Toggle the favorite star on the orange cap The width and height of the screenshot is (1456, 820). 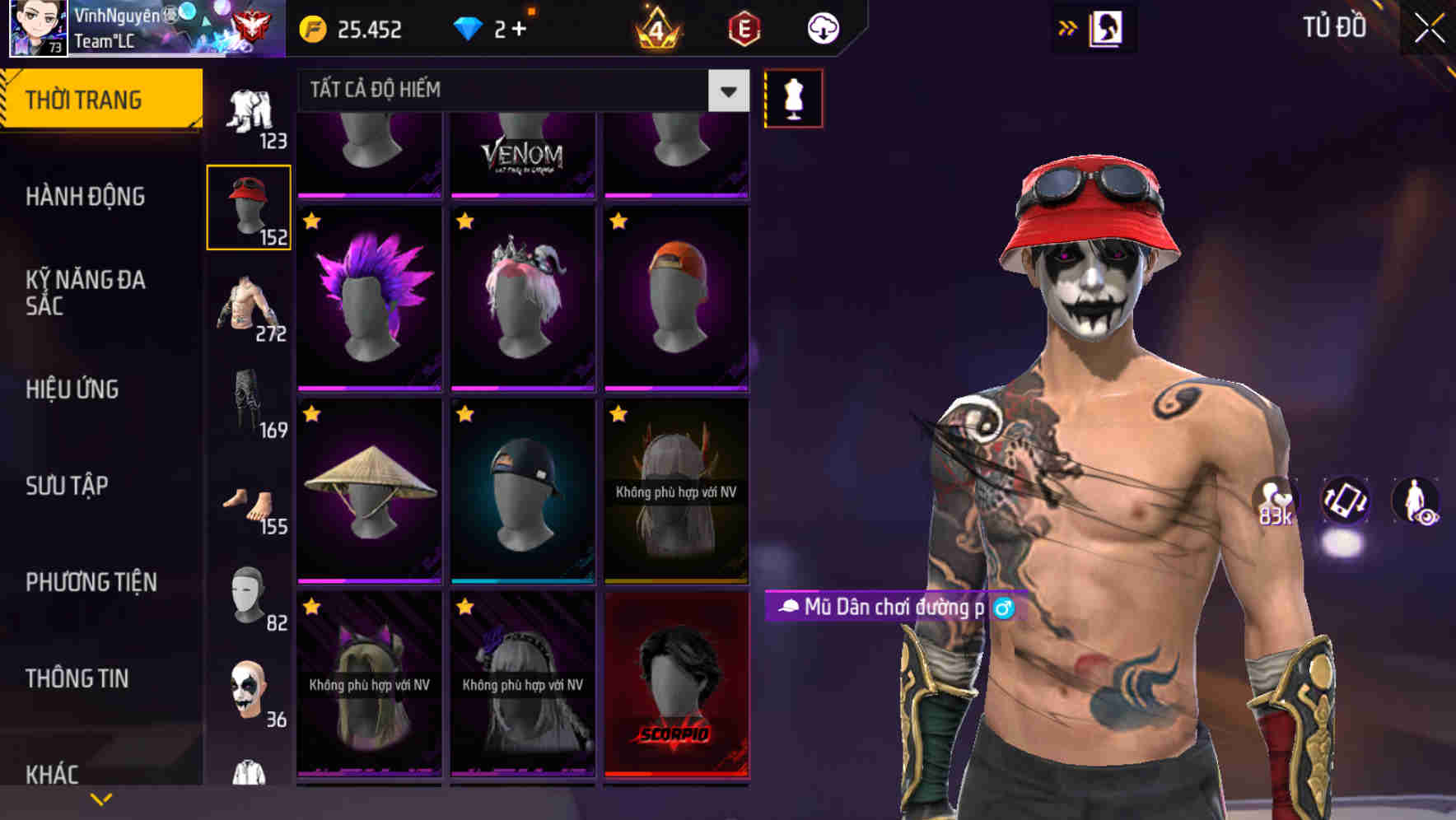[x=618, y=221]
